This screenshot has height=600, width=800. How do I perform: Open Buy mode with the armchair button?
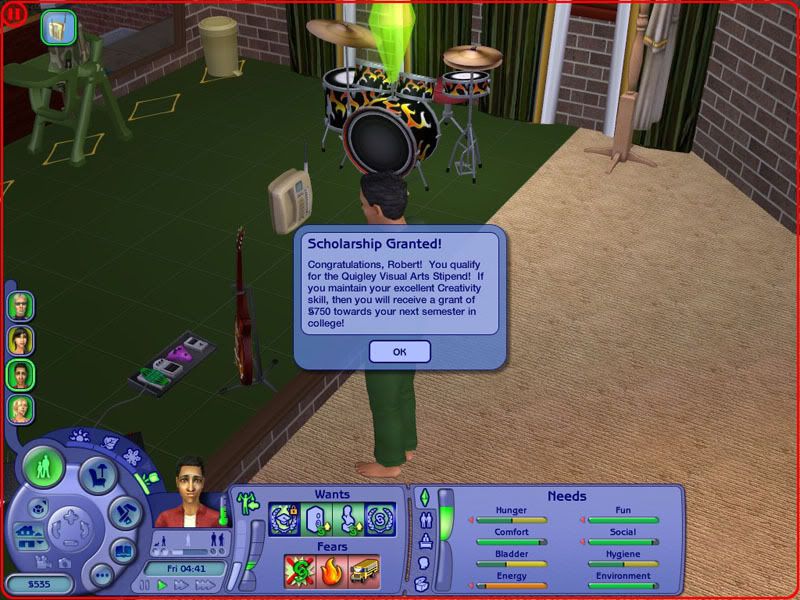98,473
